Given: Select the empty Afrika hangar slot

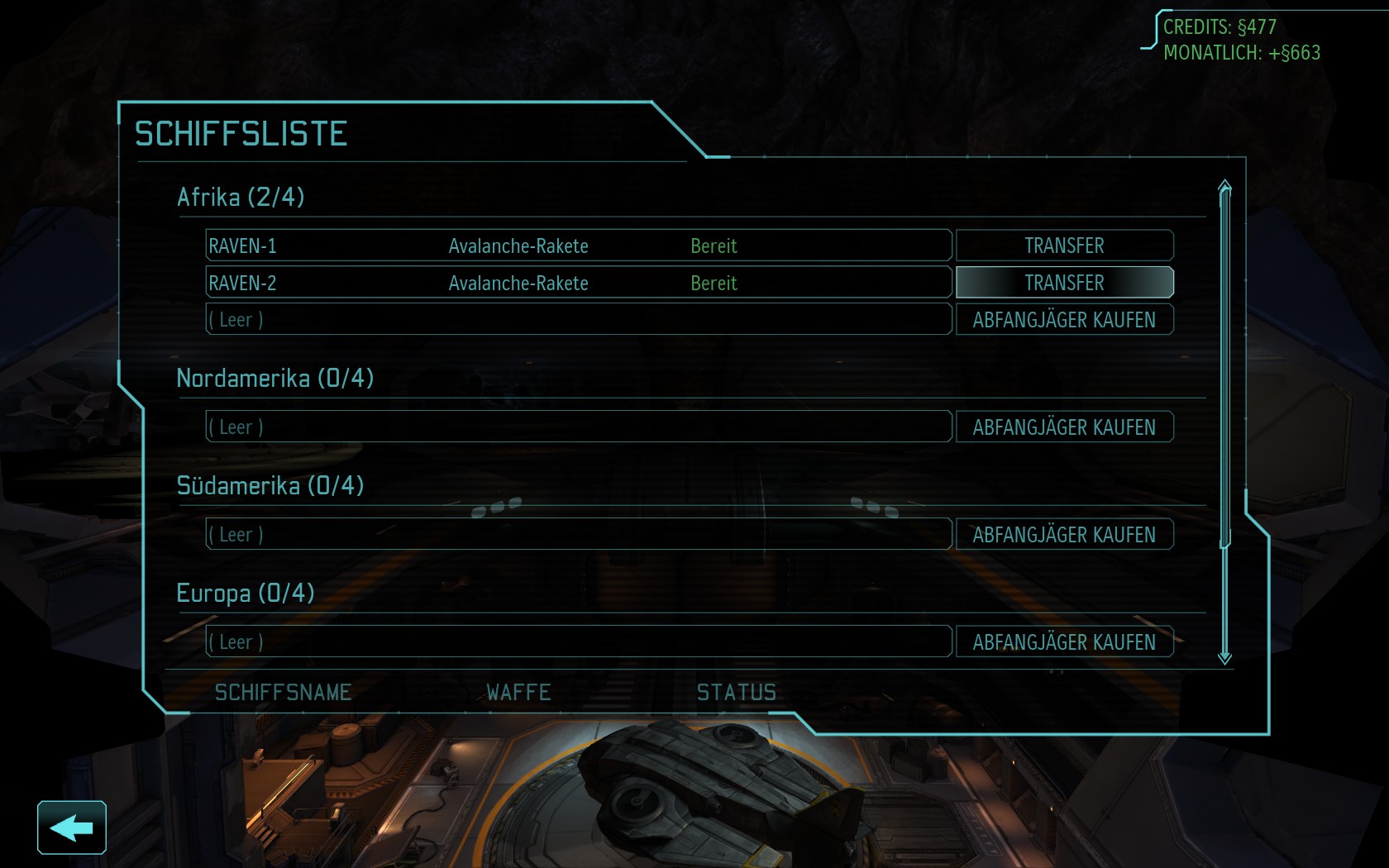Looking at the screenshot, I should (578, 320).
